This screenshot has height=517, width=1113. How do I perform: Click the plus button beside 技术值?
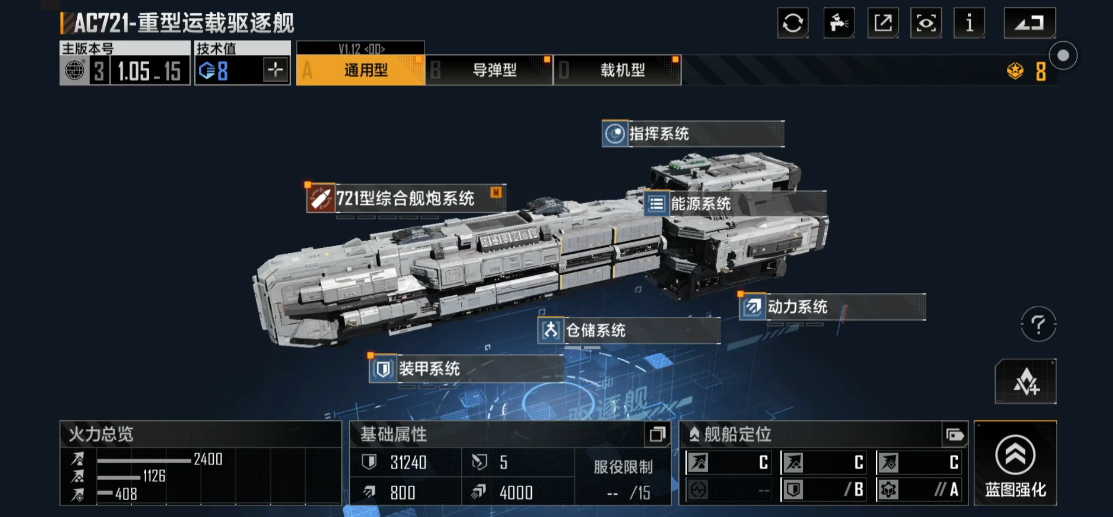(276, 70)
